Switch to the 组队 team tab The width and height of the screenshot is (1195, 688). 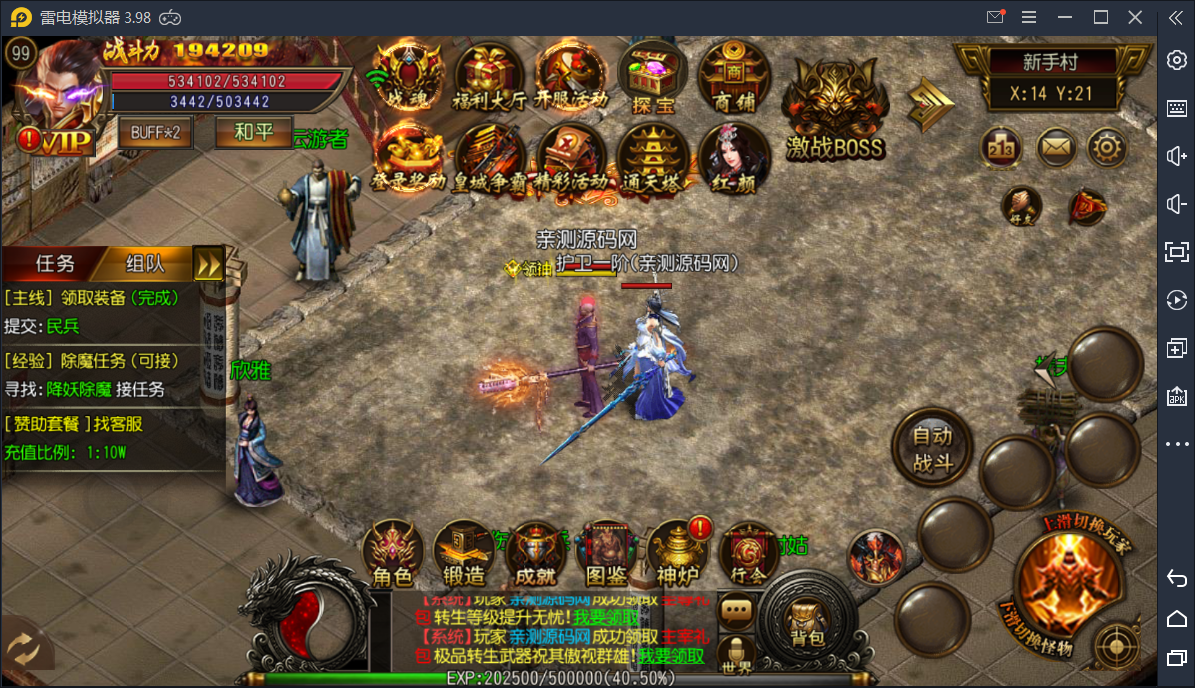(x=145, y=264)
